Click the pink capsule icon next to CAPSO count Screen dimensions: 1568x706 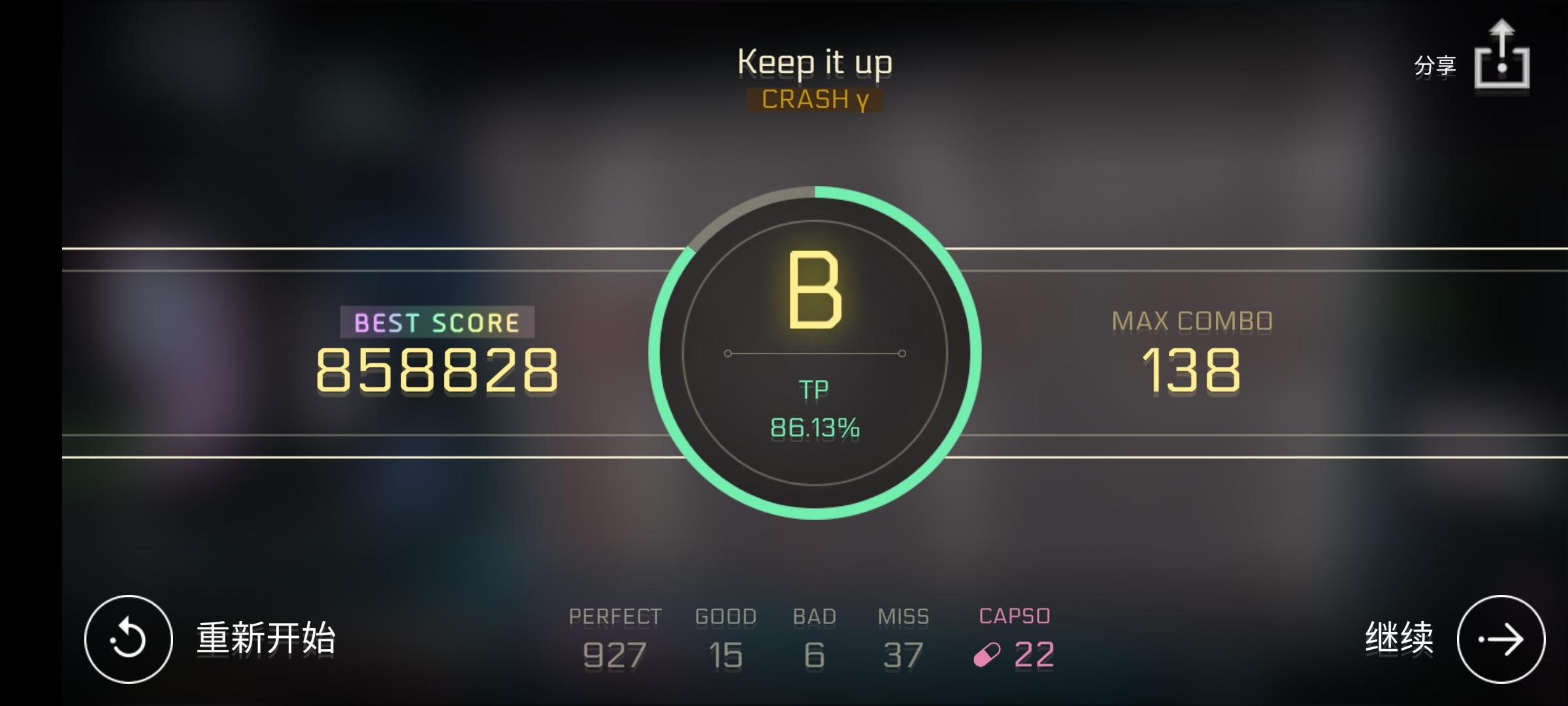pyautogui.click(x=988, y=653)
